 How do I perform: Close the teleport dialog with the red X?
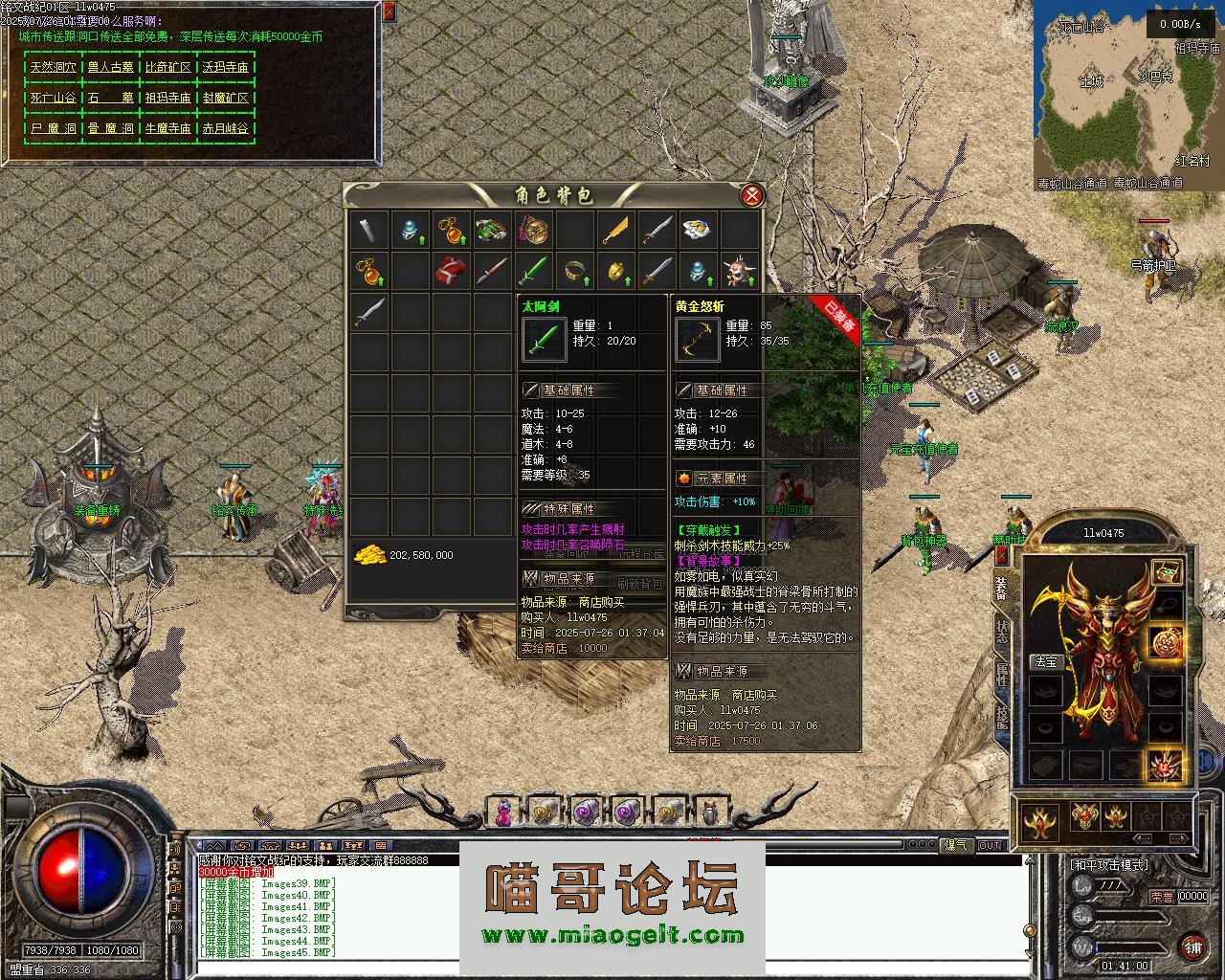tap(389, 12)
